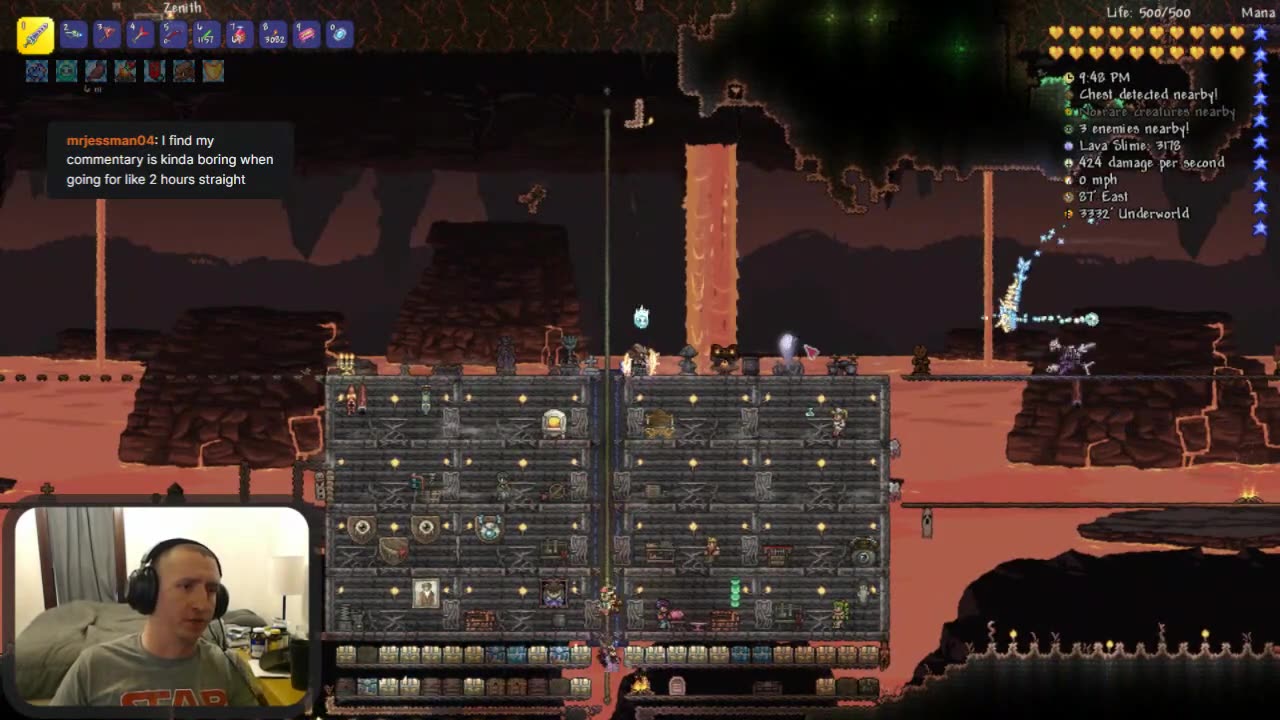Click mrjessman04's chat message
The height and width of the screenshot is (720, 1280).
168,159
